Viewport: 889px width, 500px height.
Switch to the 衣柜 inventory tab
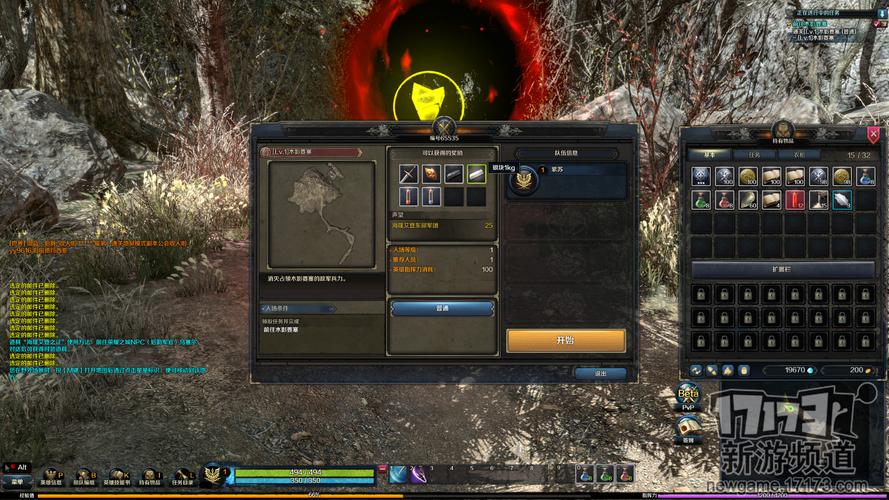[x=798, y=155]
